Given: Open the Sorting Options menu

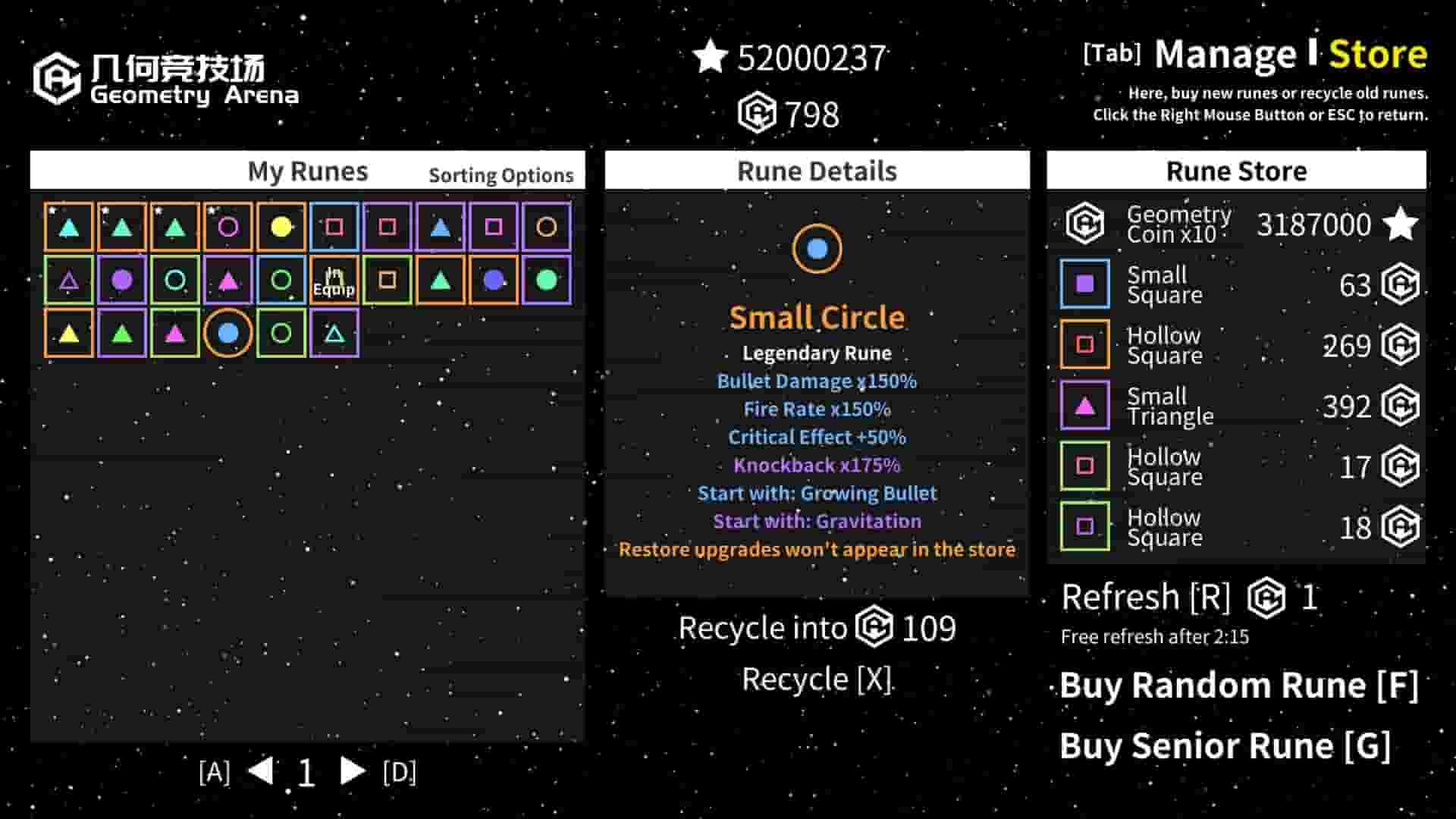Looking at the screenshot, I should (x=501, y=175).
